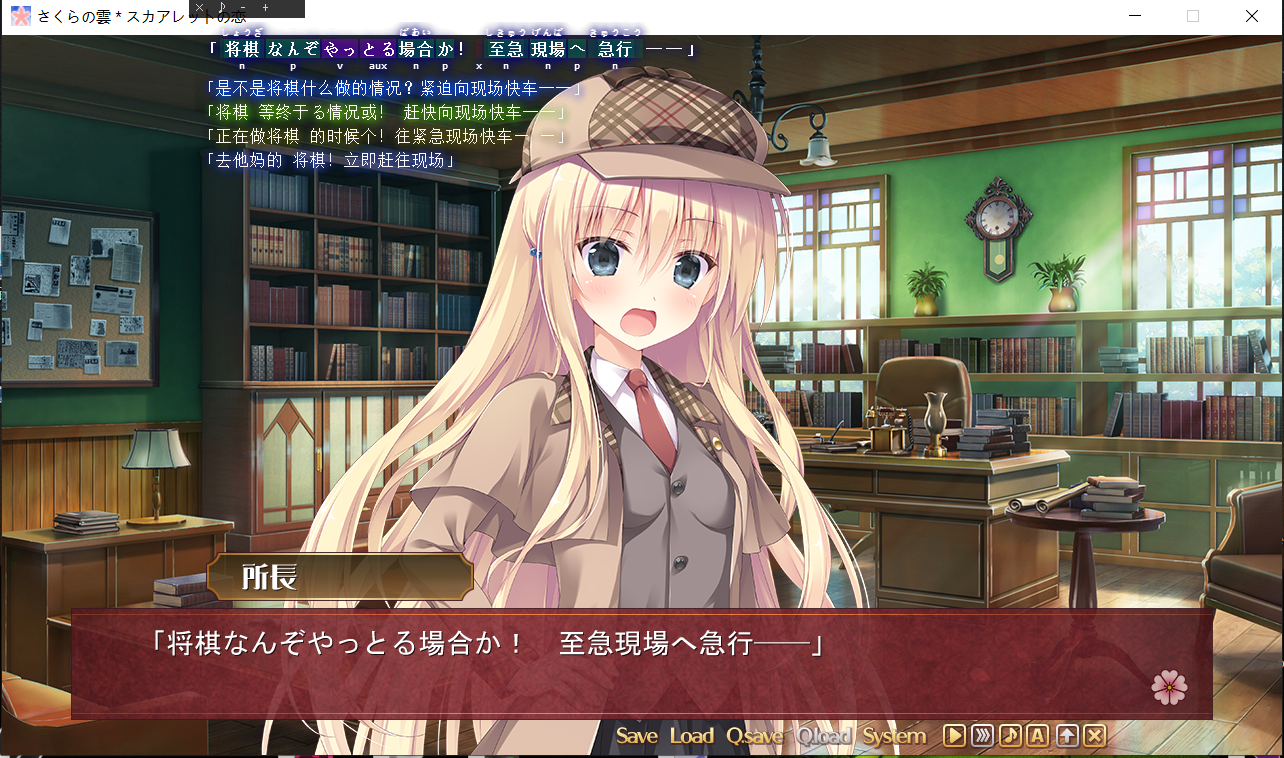Open the Save menu
1284x758 pixels.
tap(636, 737)
